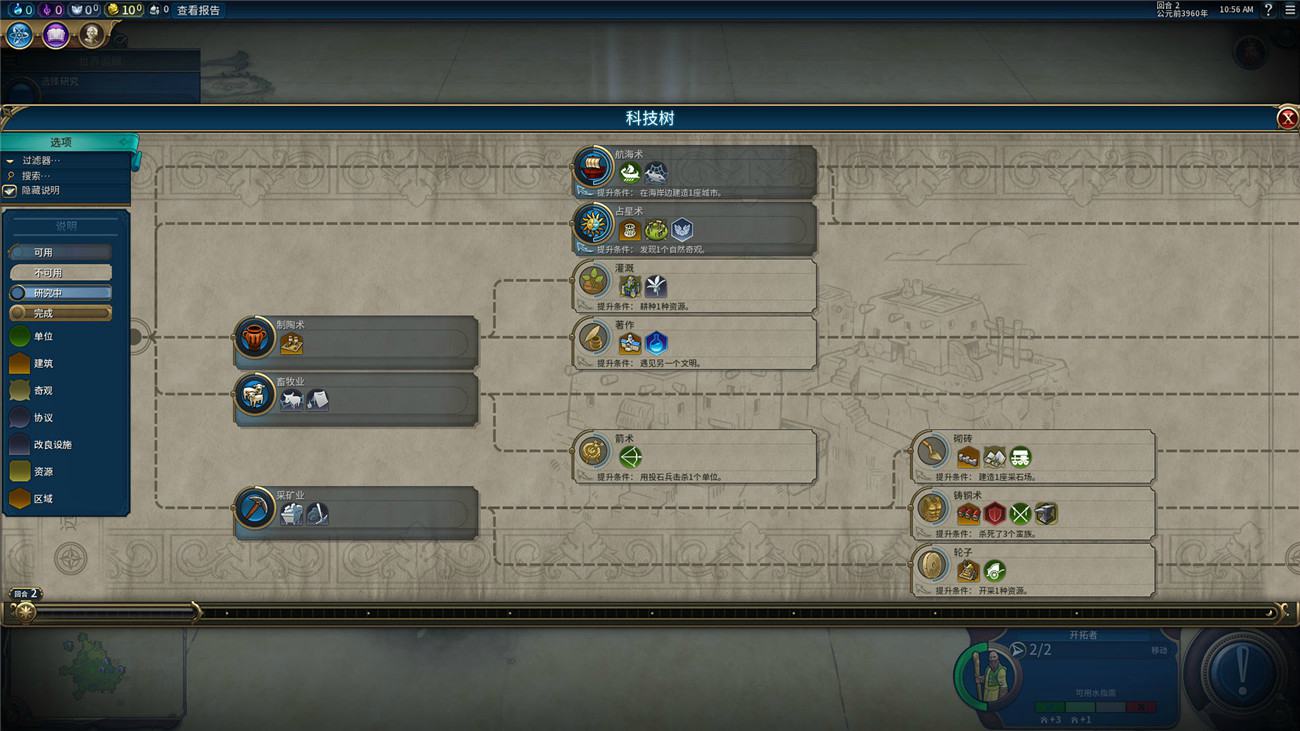This screenshot has height=731, width=1300.
Task: Open the civics tree purple icon
Action: coord(56,36)
